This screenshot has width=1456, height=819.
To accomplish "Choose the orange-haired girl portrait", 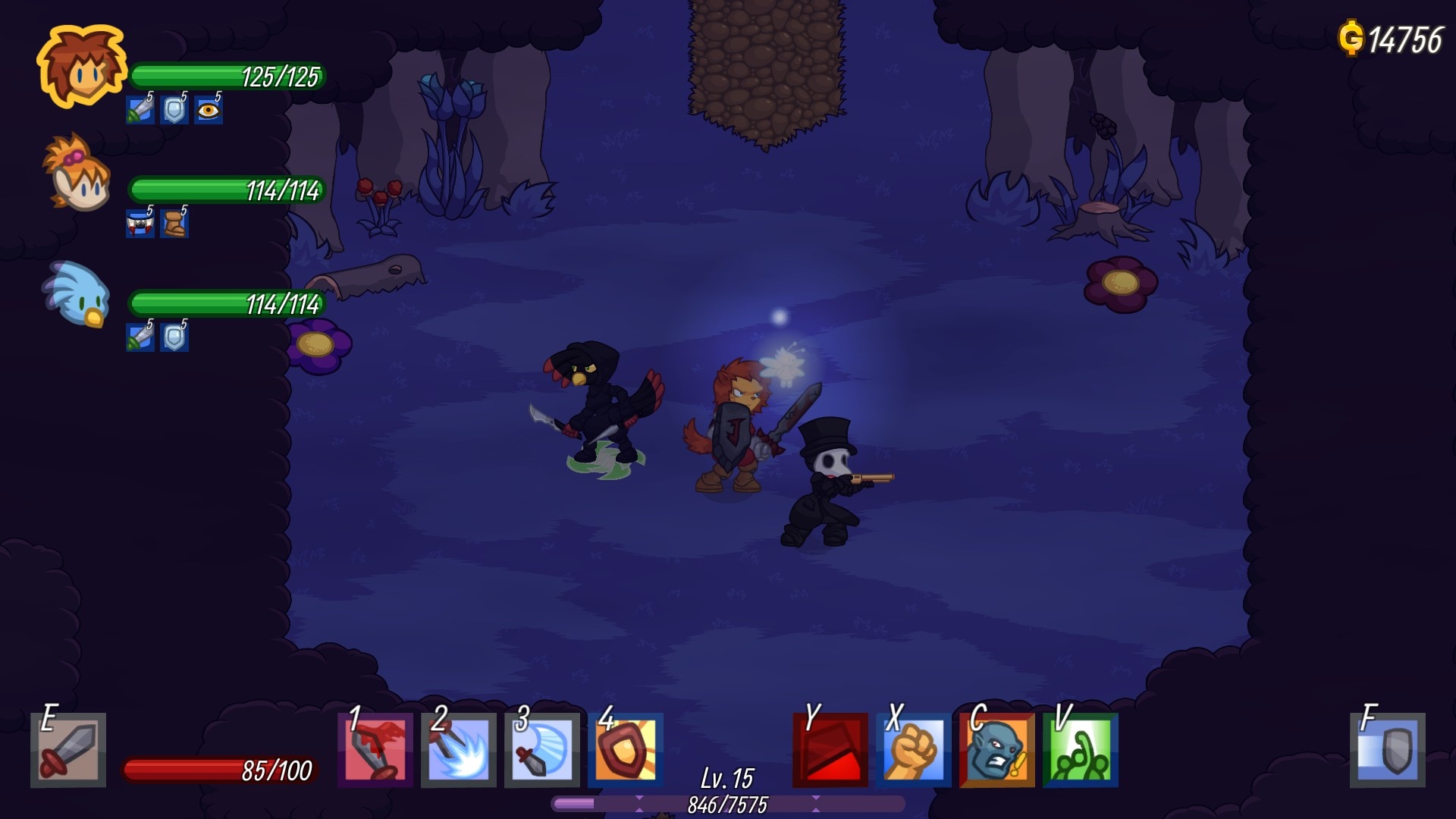I will 78,174.
